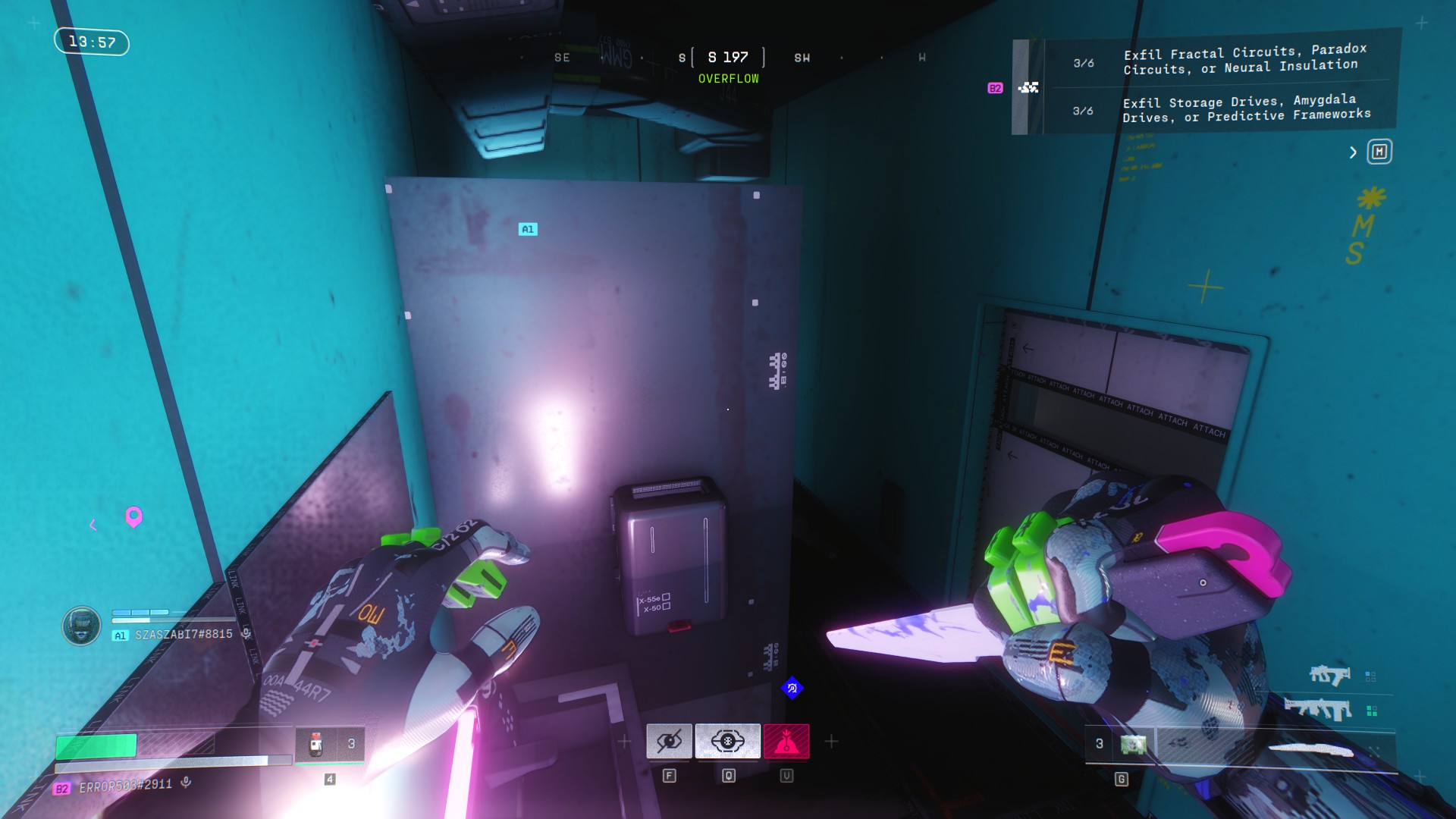
Task: Switch to the compact SMG weapon
Action: (x=1329, y=675)
